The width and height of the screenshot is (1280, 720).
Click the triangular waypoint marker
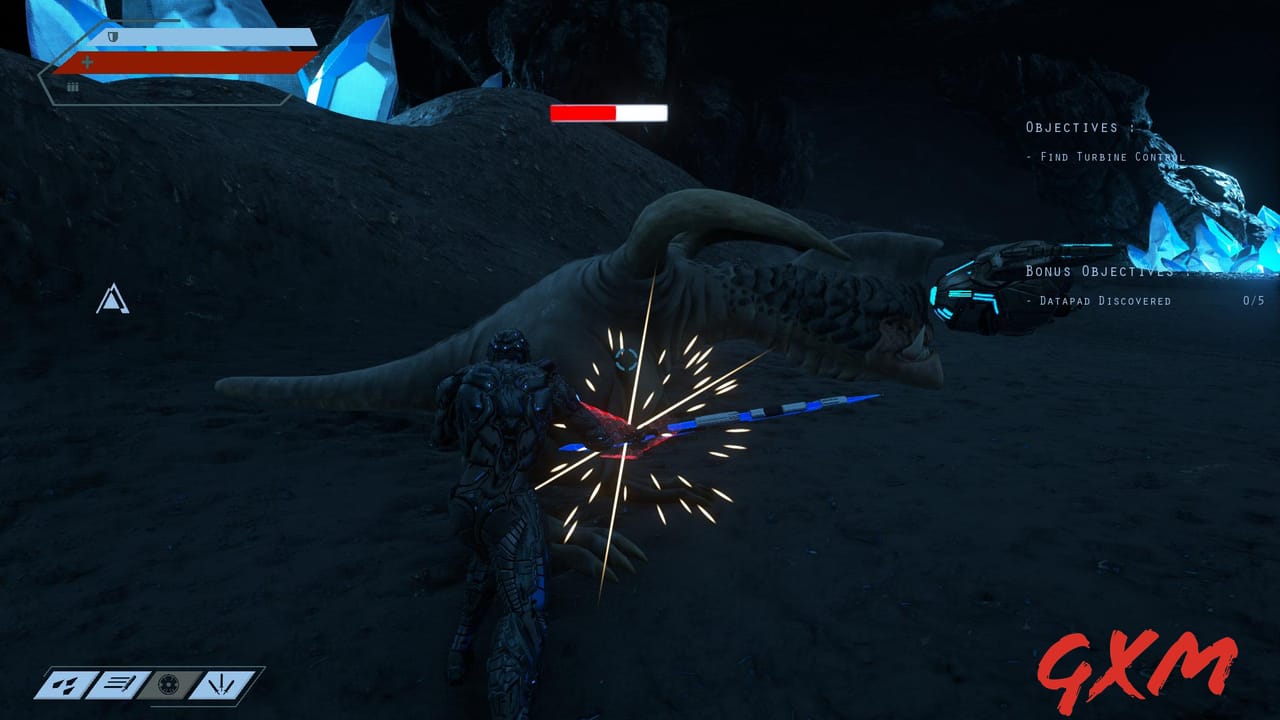[x=112, y=300]
